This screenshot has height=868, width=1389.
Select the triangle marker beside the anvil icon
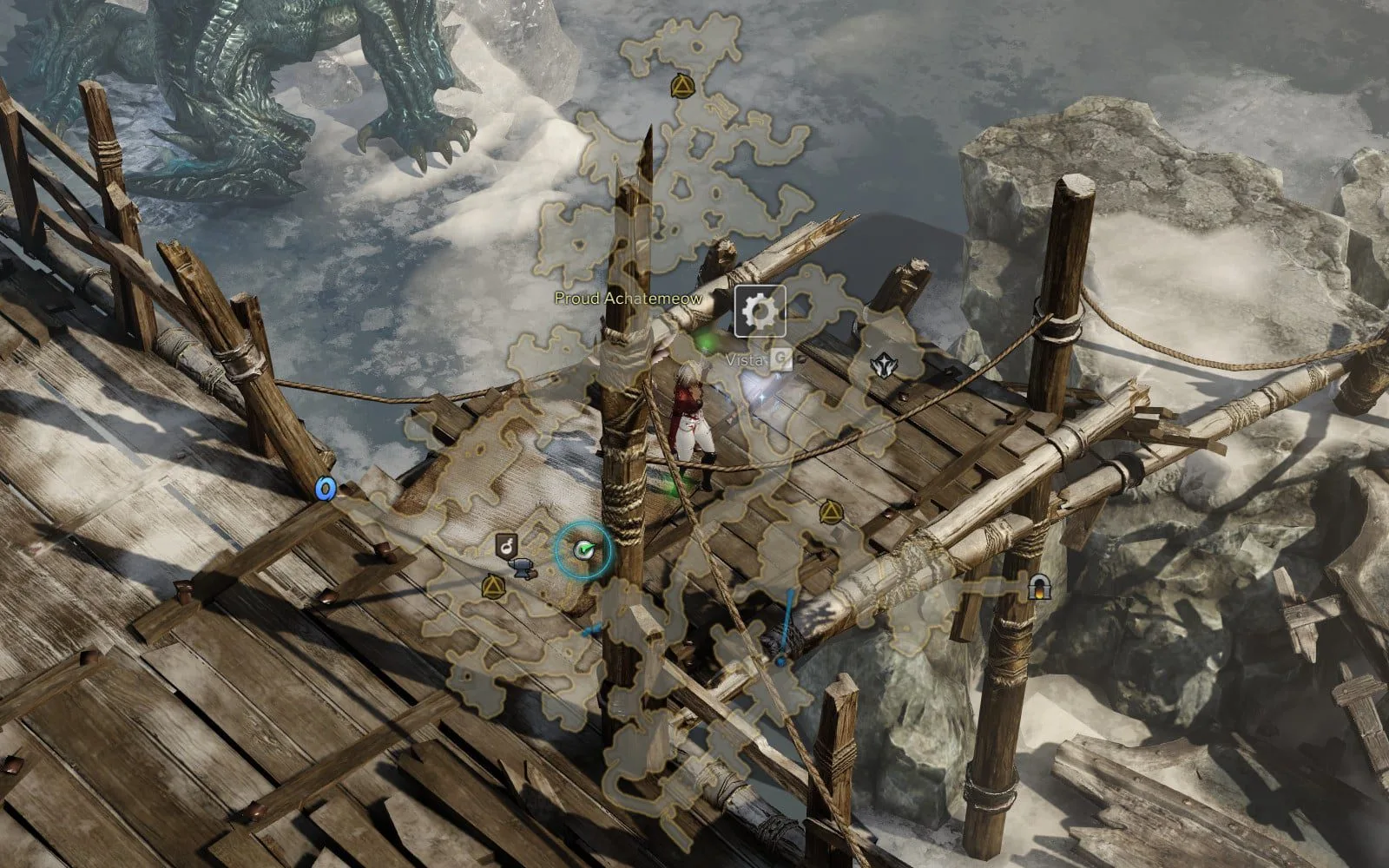(493, 587)
